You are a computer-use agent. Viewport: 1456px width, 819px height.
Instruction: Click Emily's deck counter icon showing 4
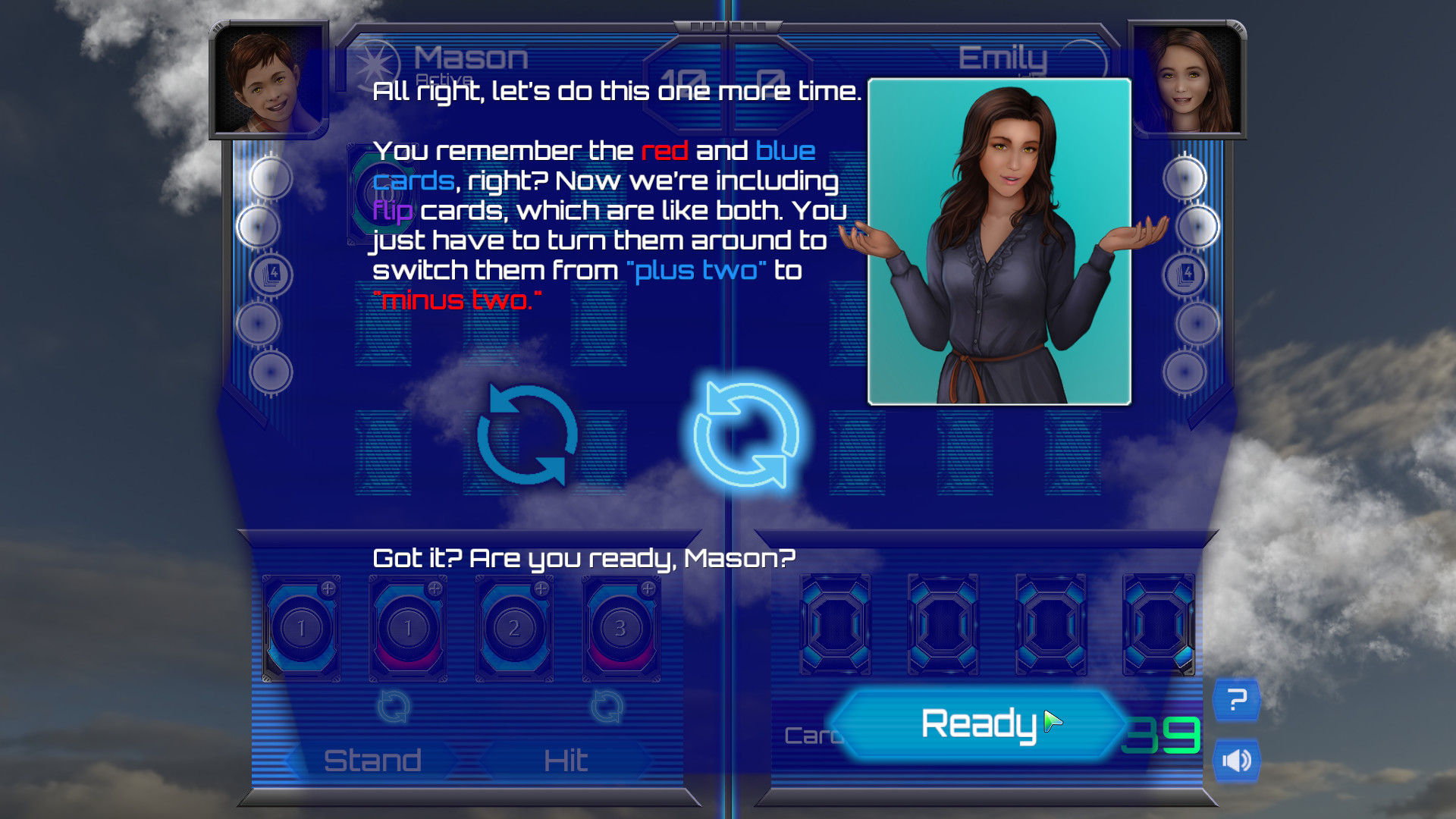[1186, 275]
